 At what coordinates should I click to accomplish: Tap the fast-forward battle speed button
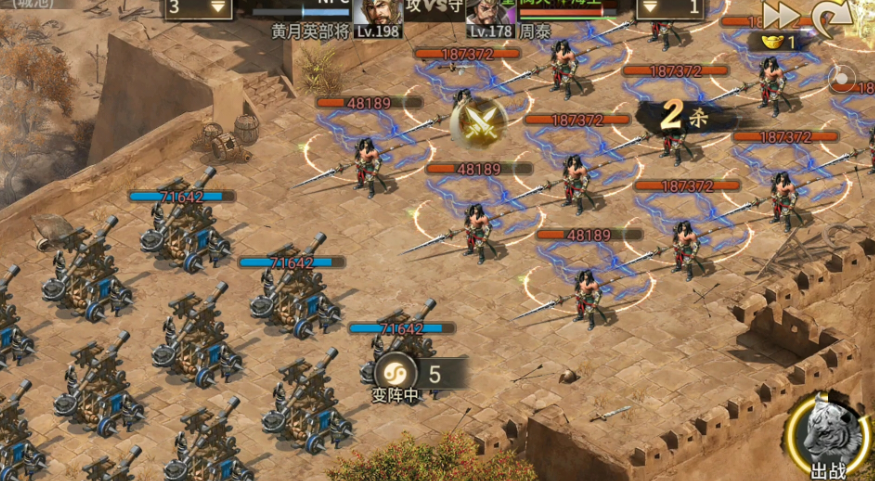782,14
